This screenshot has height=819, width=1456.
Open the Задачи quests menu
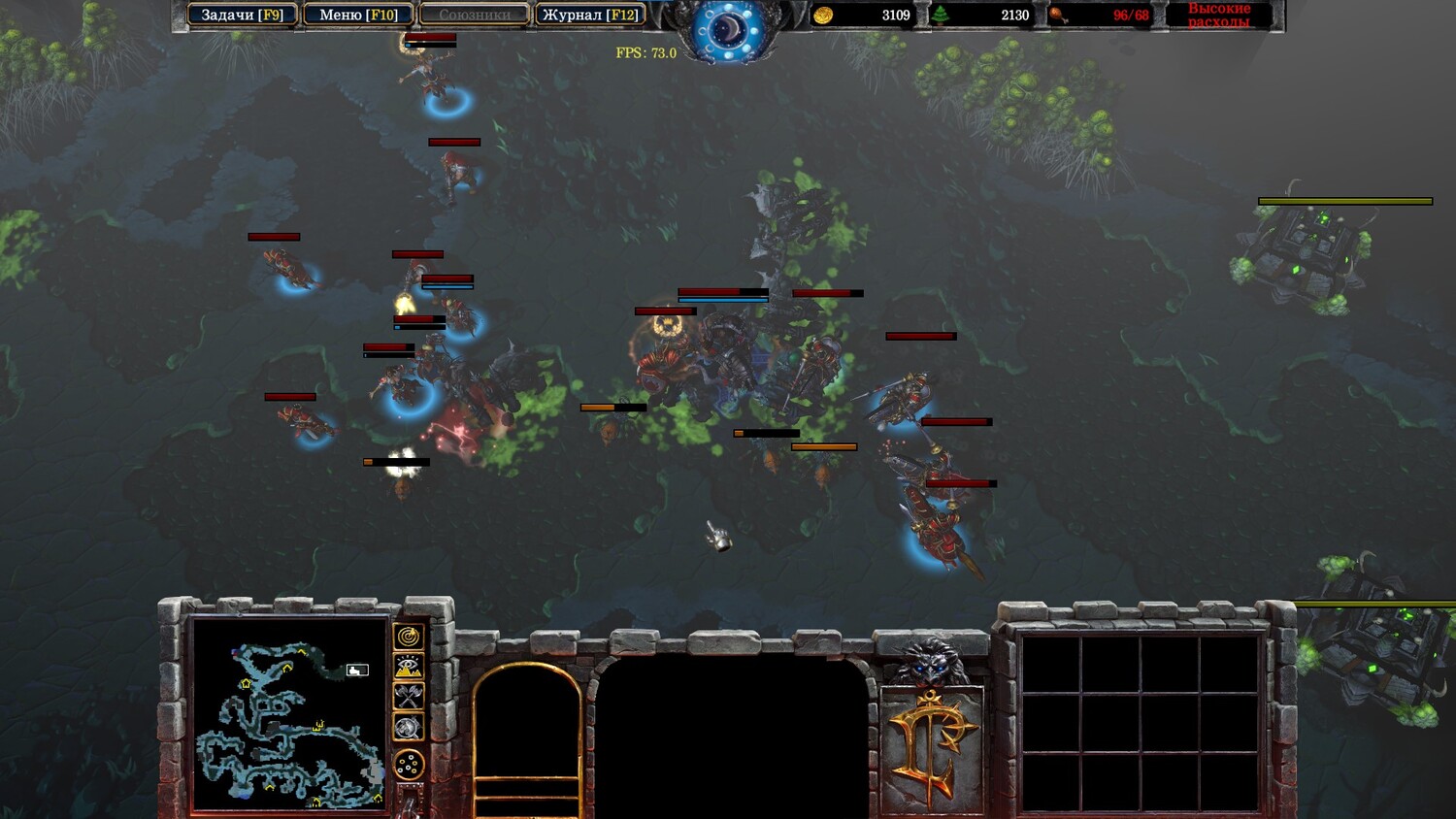[x=242, y=15]
